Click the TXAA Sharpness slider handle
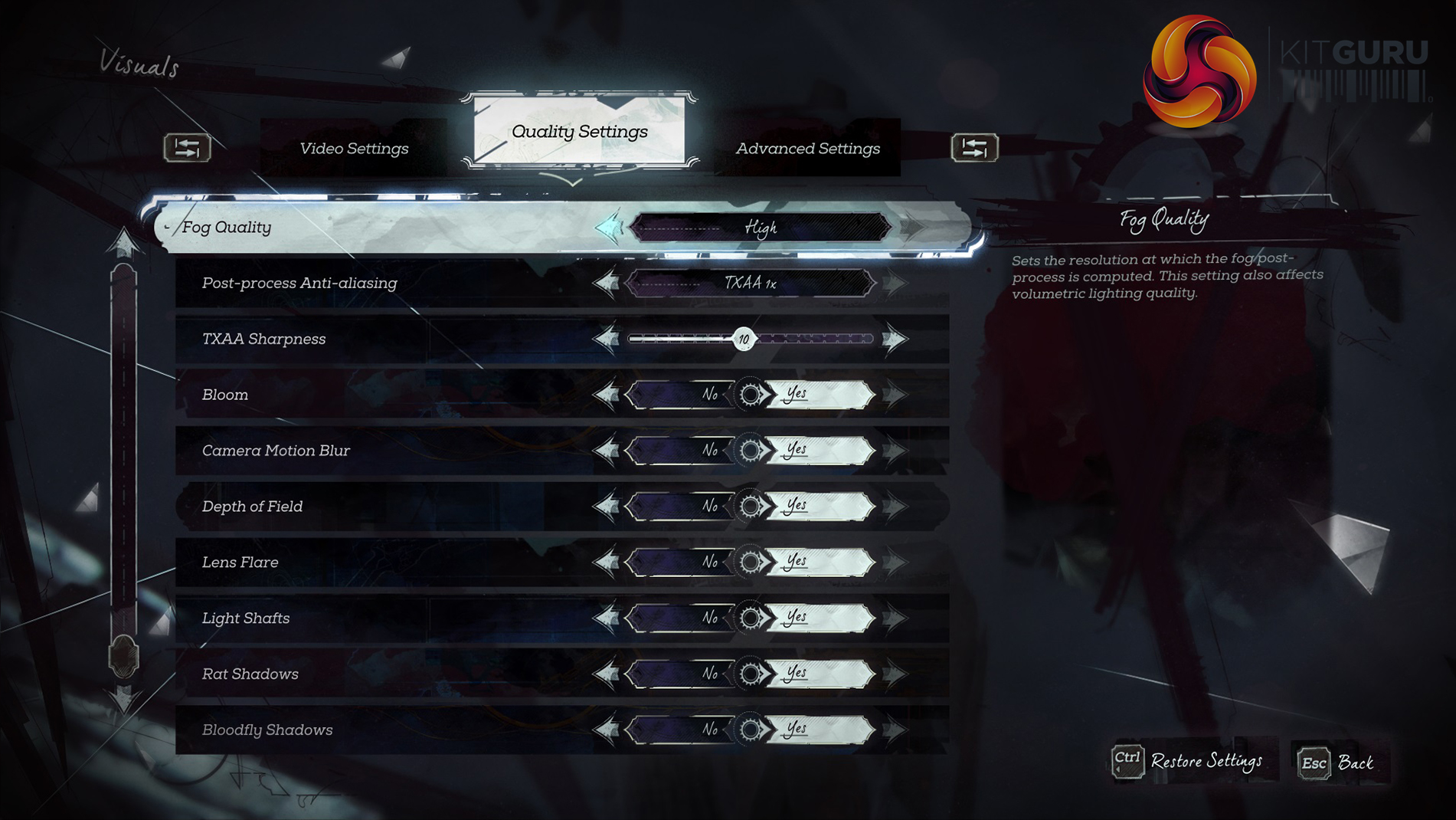This screenshot has width=1456, height=820. (x=743, y=339)
